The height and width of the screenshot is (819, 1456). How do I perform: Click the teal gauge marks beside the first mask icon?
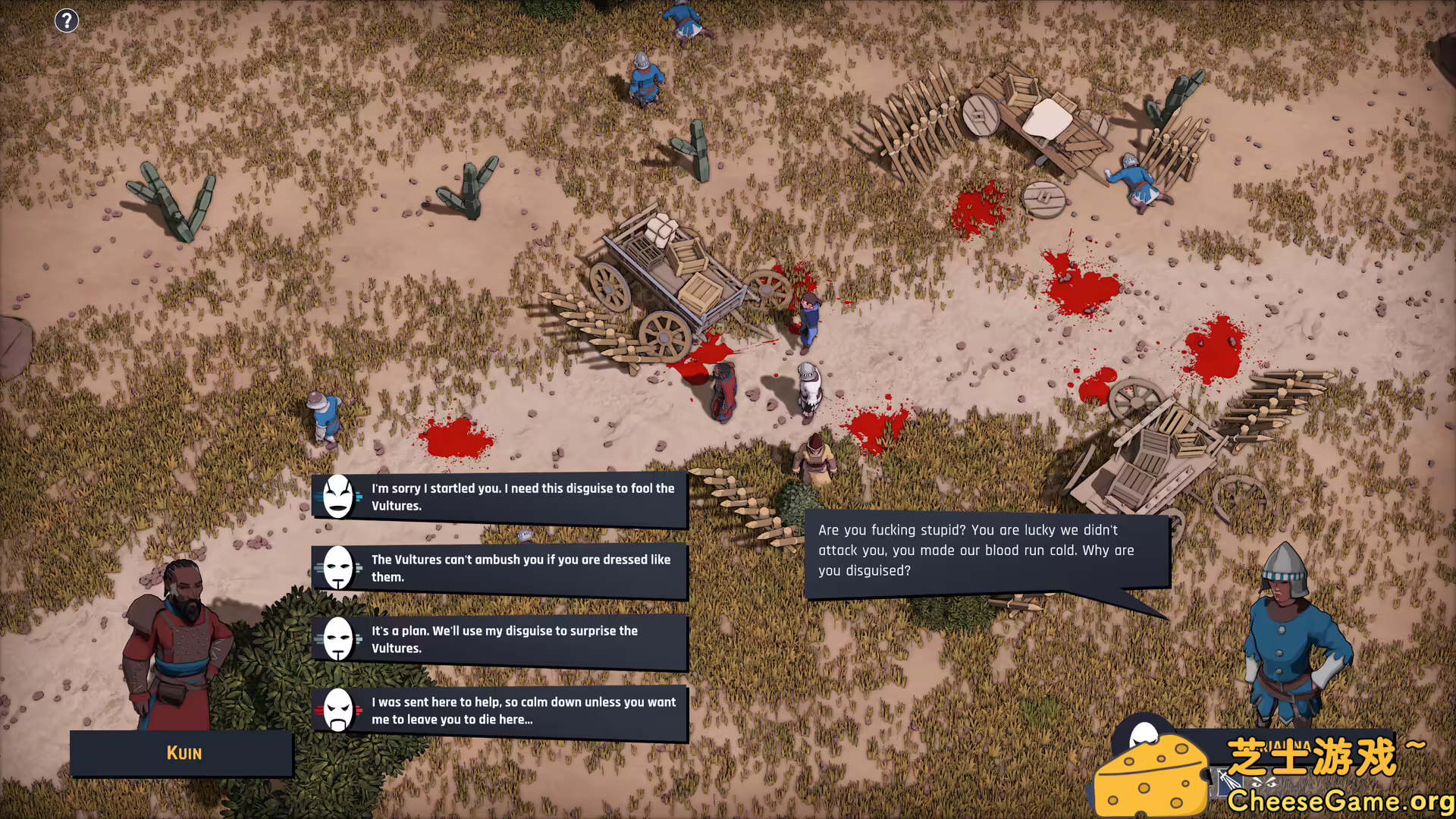[358, 498]
